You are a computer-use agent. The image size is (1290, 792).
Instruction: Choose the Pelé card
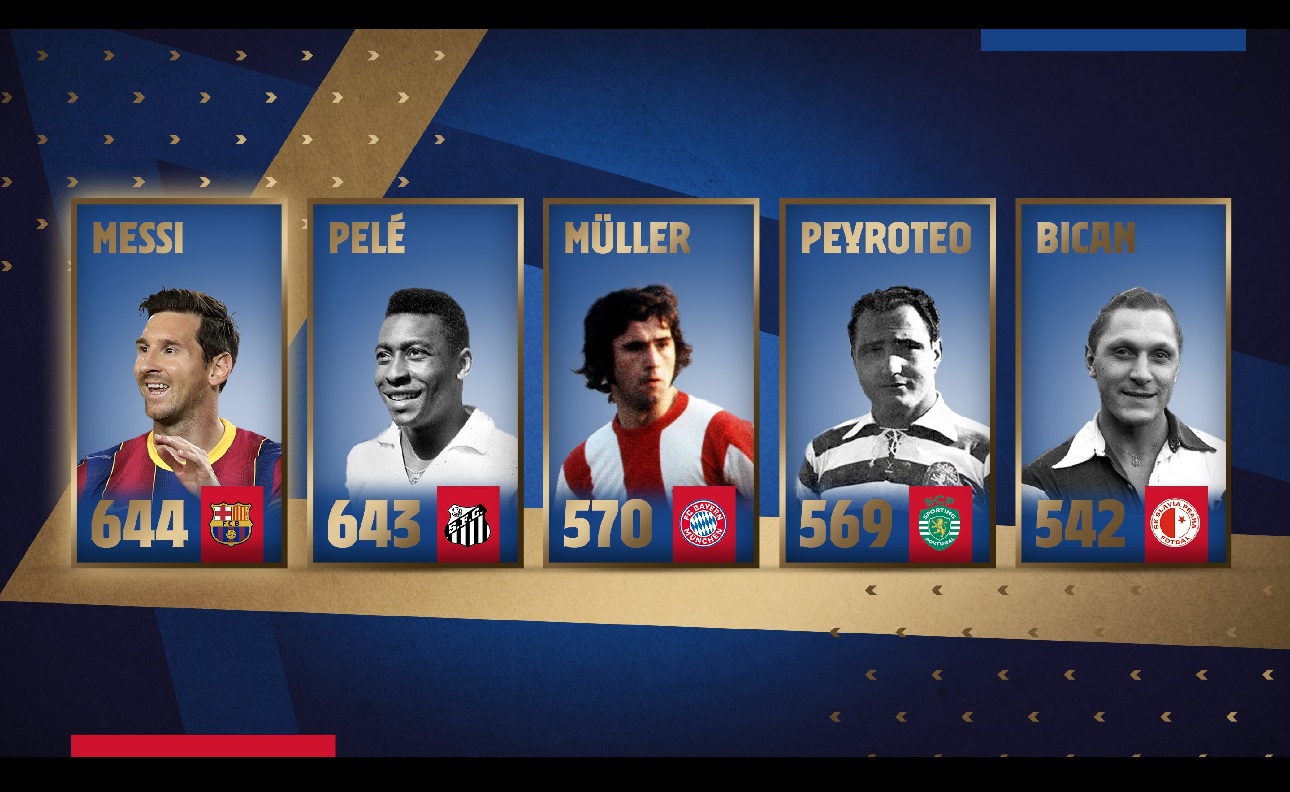[415, 383]
